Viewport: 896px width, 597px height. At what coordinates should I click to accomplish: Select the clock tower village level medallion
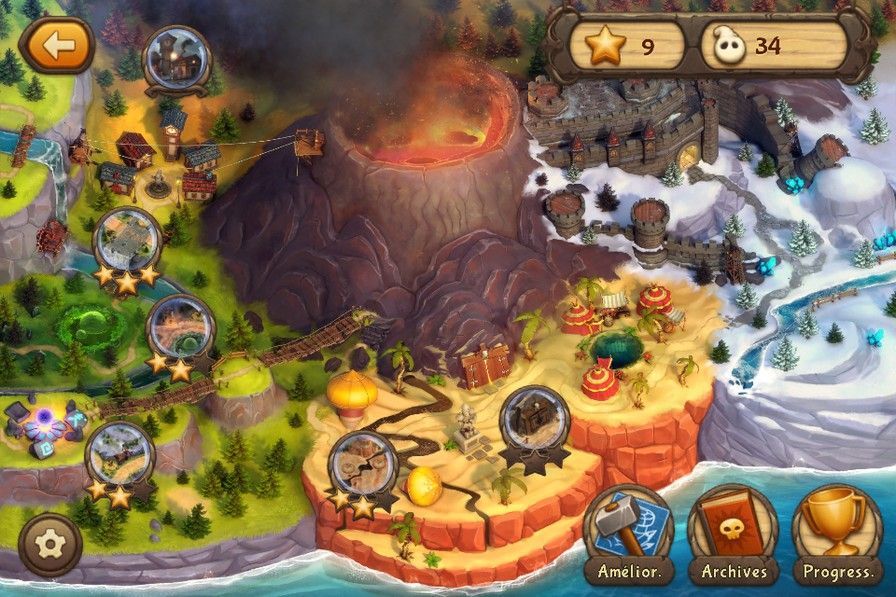coord(177,58)
